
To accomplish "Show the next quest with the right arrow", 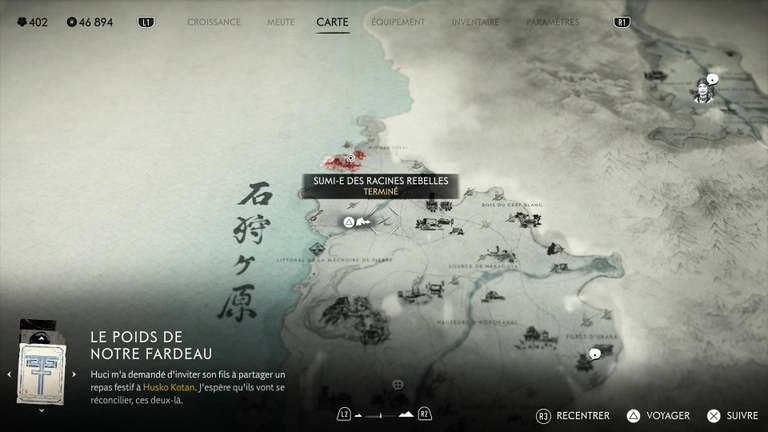I will click(74, 374).
